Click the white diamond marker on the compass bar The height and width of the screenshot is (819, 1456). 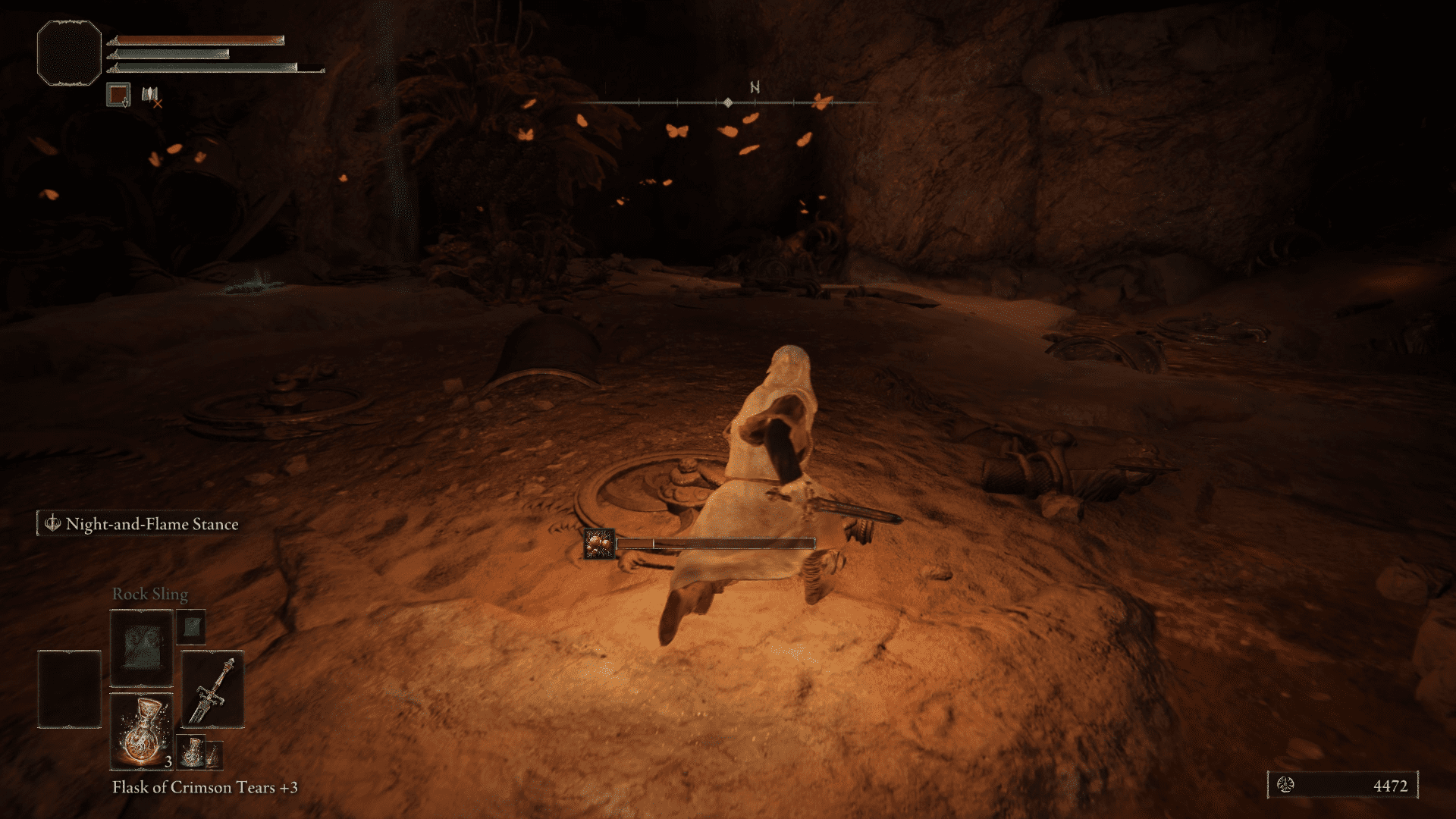pos(729,101)
